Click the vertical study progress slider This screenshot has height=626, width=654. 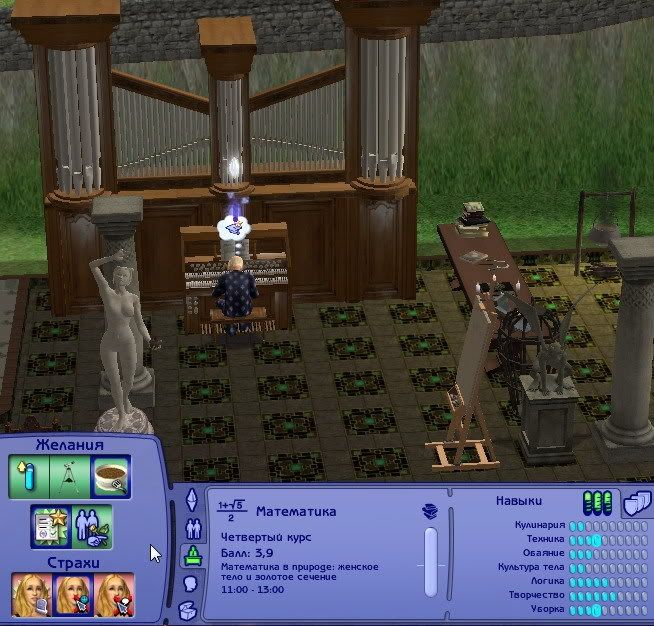click(x=431, y=562)
